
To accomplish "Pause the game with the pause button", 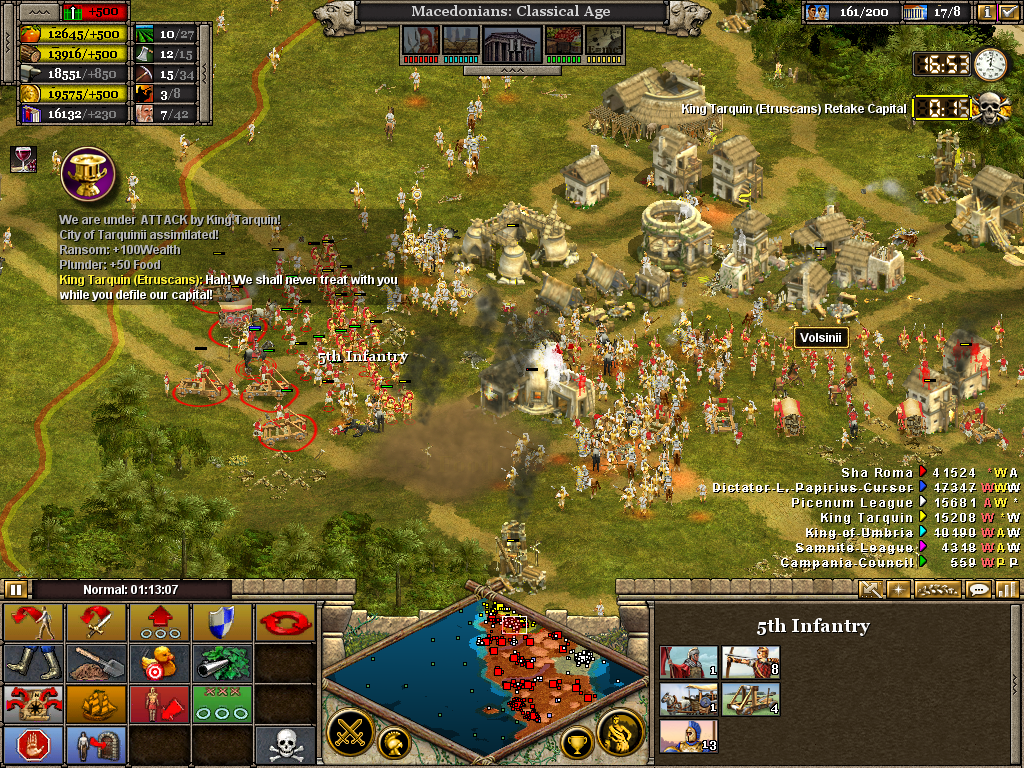I will pos(15,590).
